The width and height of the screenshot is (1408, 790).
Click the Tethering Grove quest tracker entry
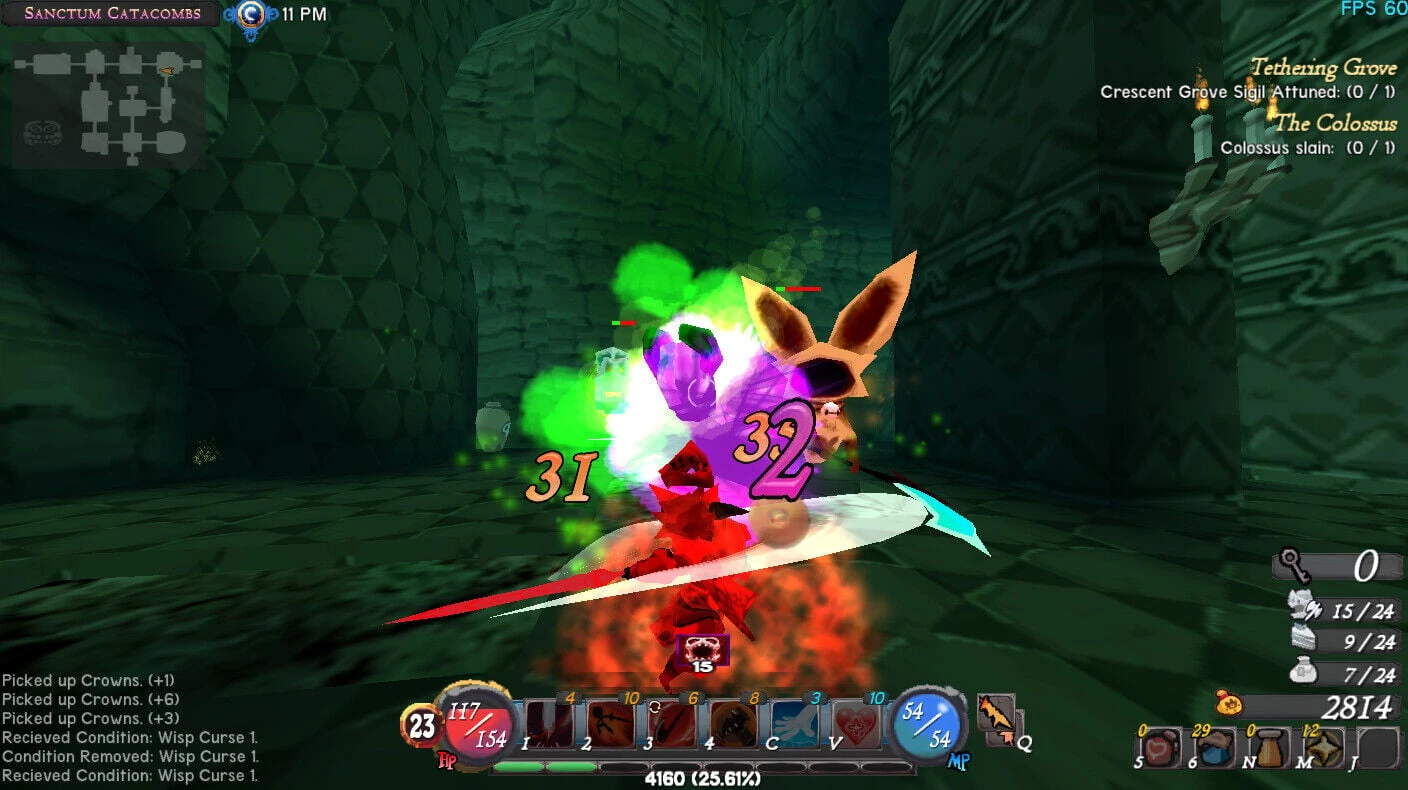[x=1322, y=68]
